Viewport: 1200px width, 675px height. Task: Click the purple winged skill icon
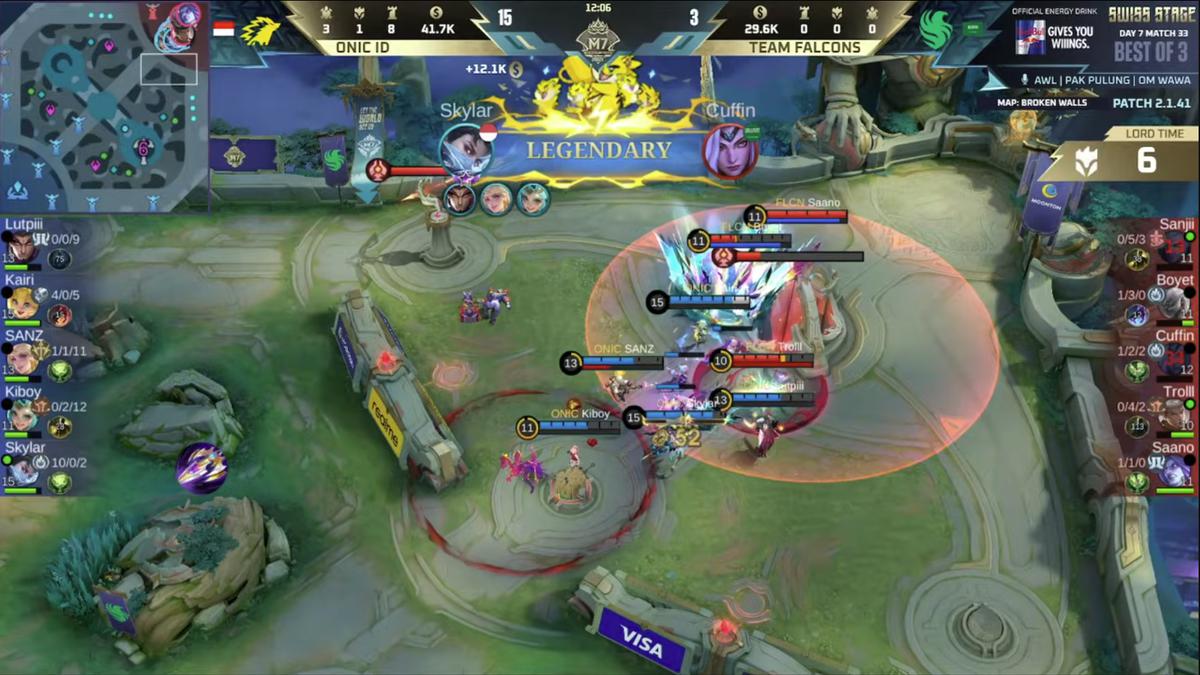(201, 467)
